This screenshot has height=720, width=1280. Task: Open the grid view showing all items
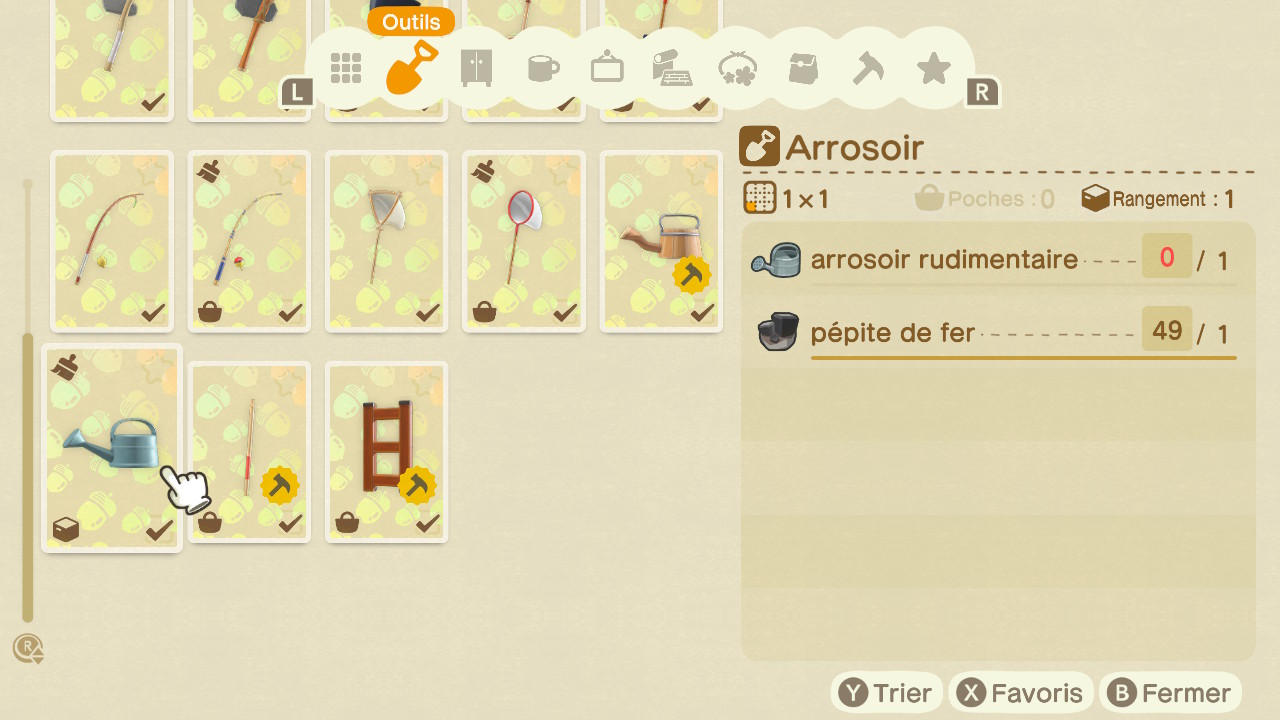point(346,68)
